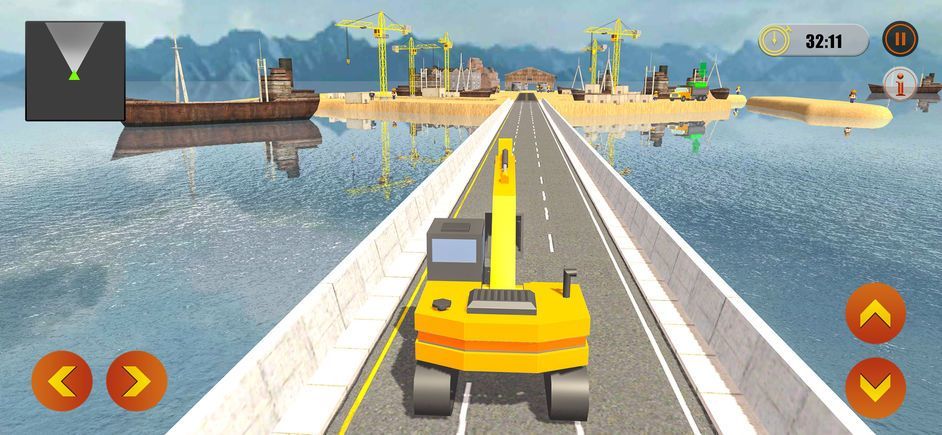Steer left with the left arrow button
942x435 pixels.
click(x=62, y=381)
